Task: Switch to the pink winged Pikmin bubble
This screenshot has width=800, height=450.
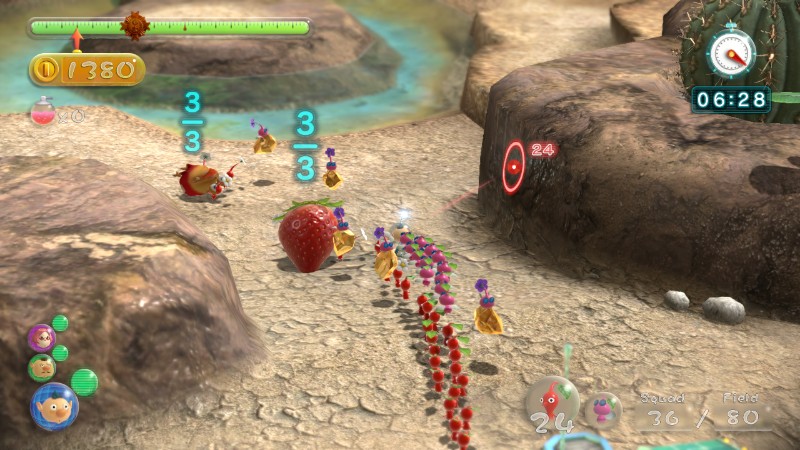Action: tap(602, 410)
